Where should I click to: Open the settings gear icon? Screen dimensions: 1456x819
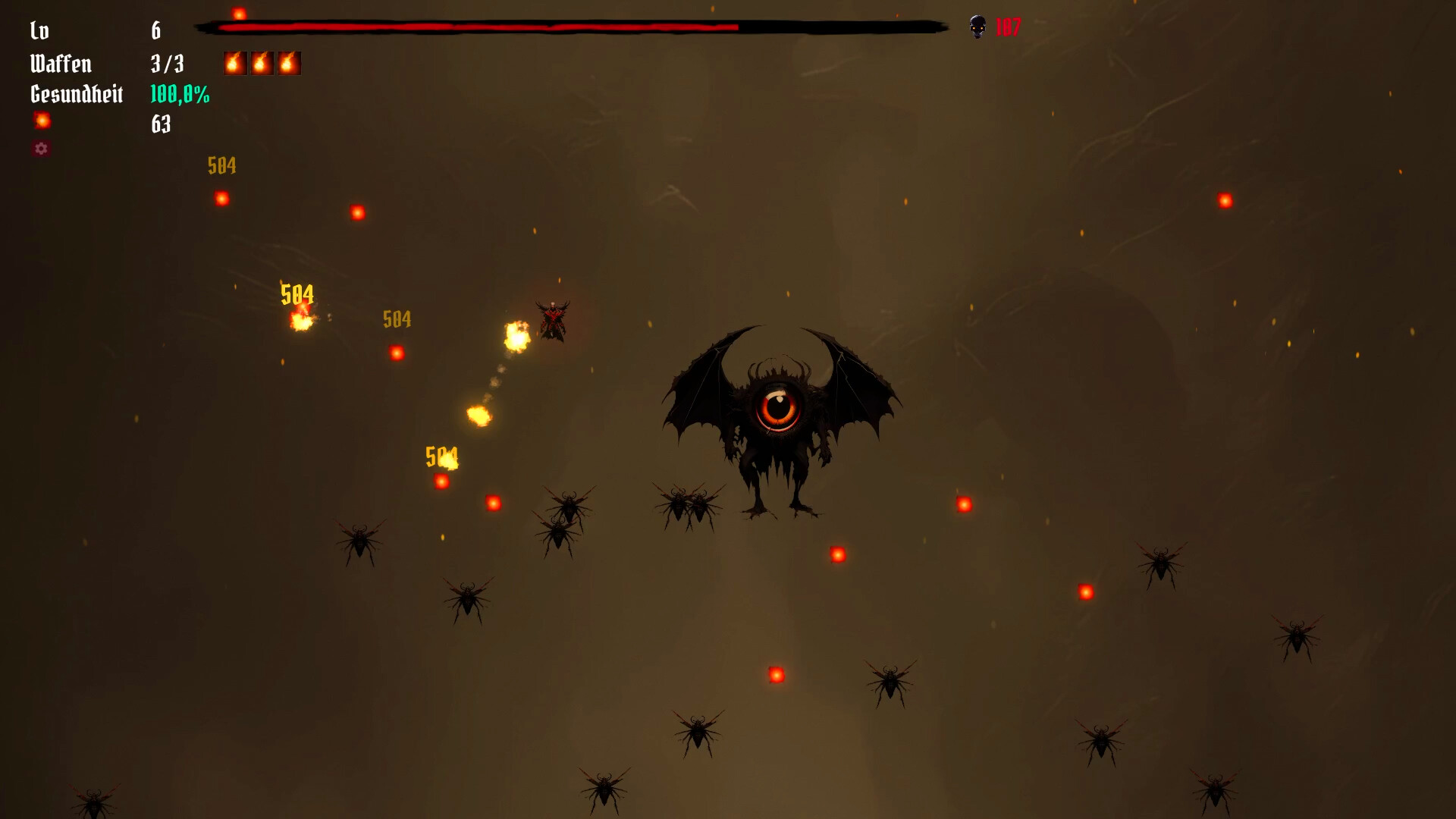tap(42, 149)
